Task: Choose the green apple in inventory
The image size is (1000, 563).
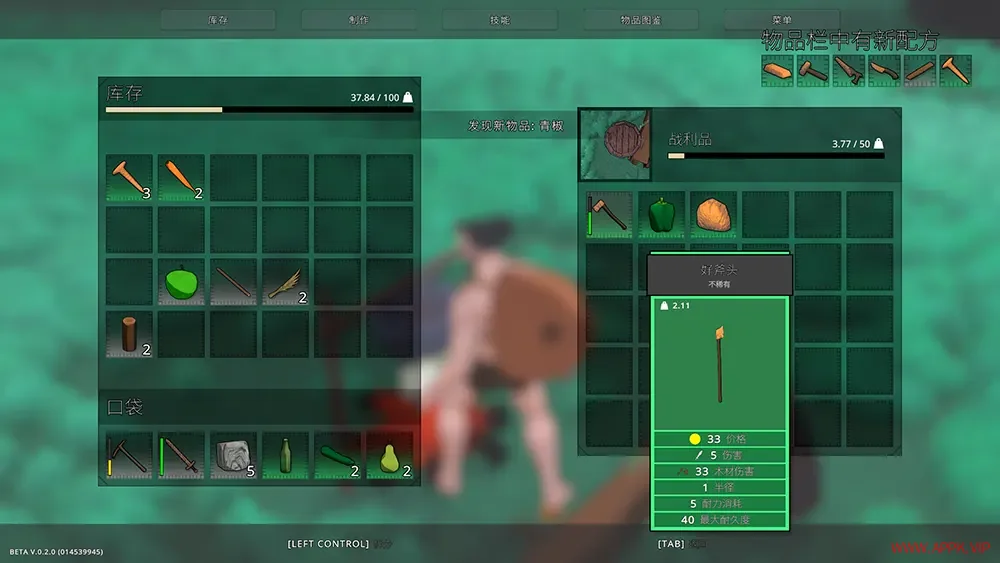Action: [181, 282]
